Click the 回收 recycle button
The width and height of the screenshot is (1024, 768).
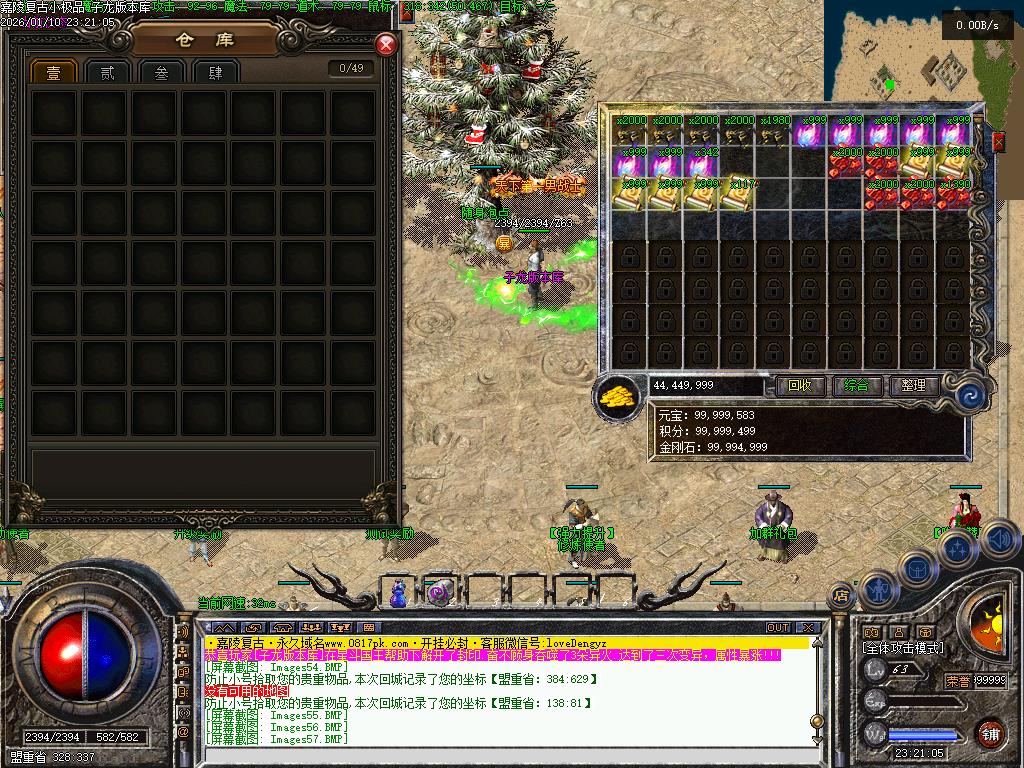[800, 385]
